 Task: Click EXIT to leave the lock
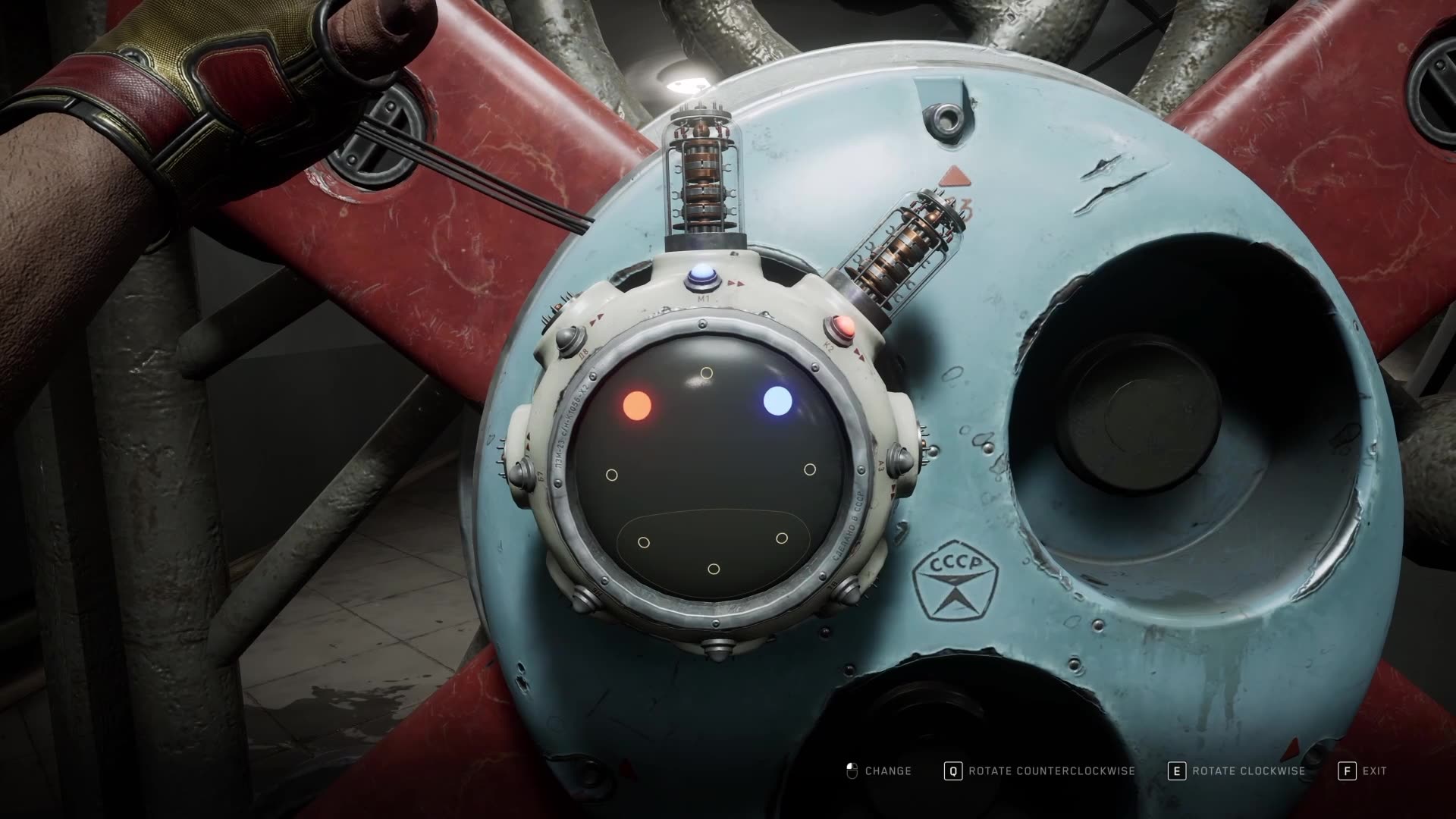[1375, 771]
